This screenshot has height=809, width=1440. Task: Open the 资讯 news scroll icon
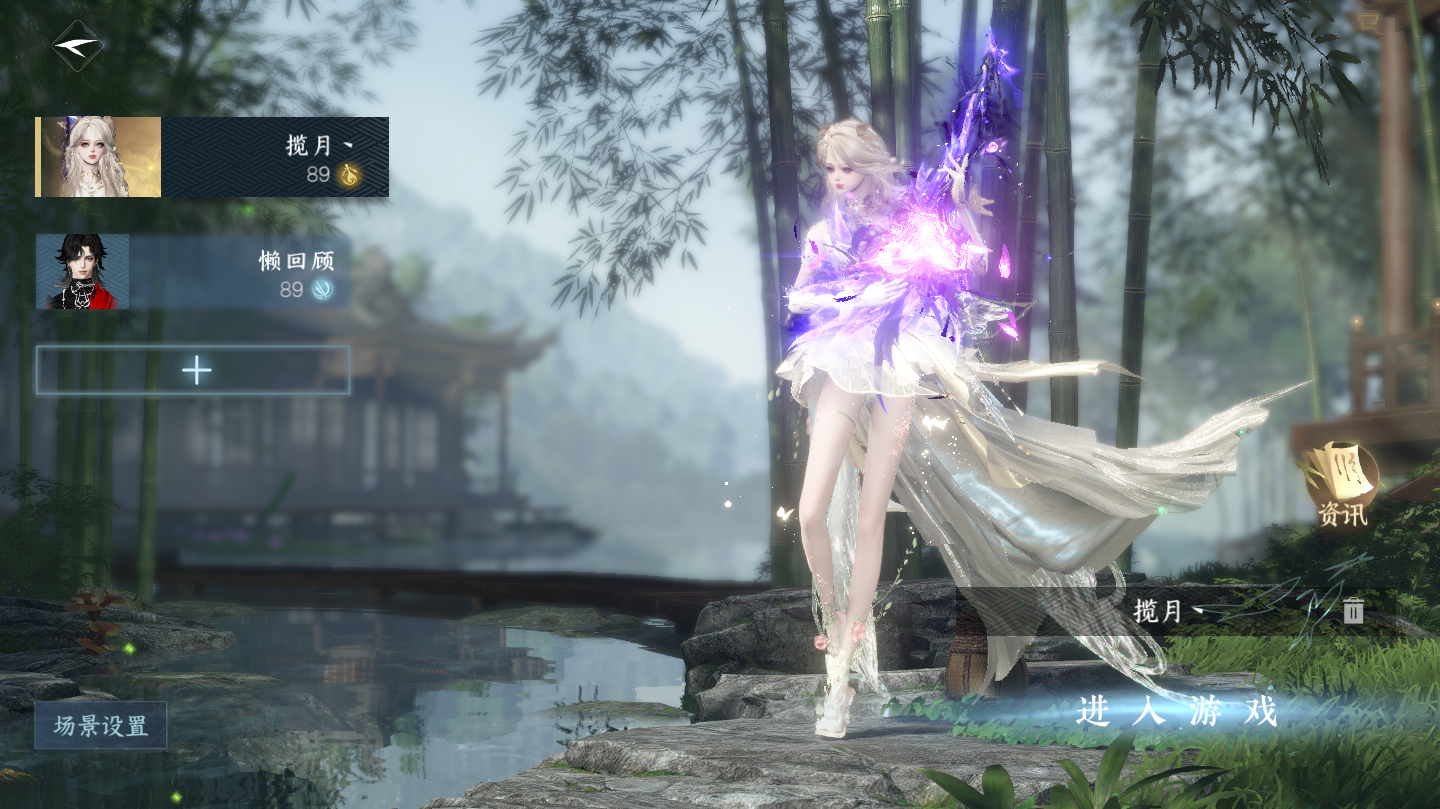[1342, 484]
